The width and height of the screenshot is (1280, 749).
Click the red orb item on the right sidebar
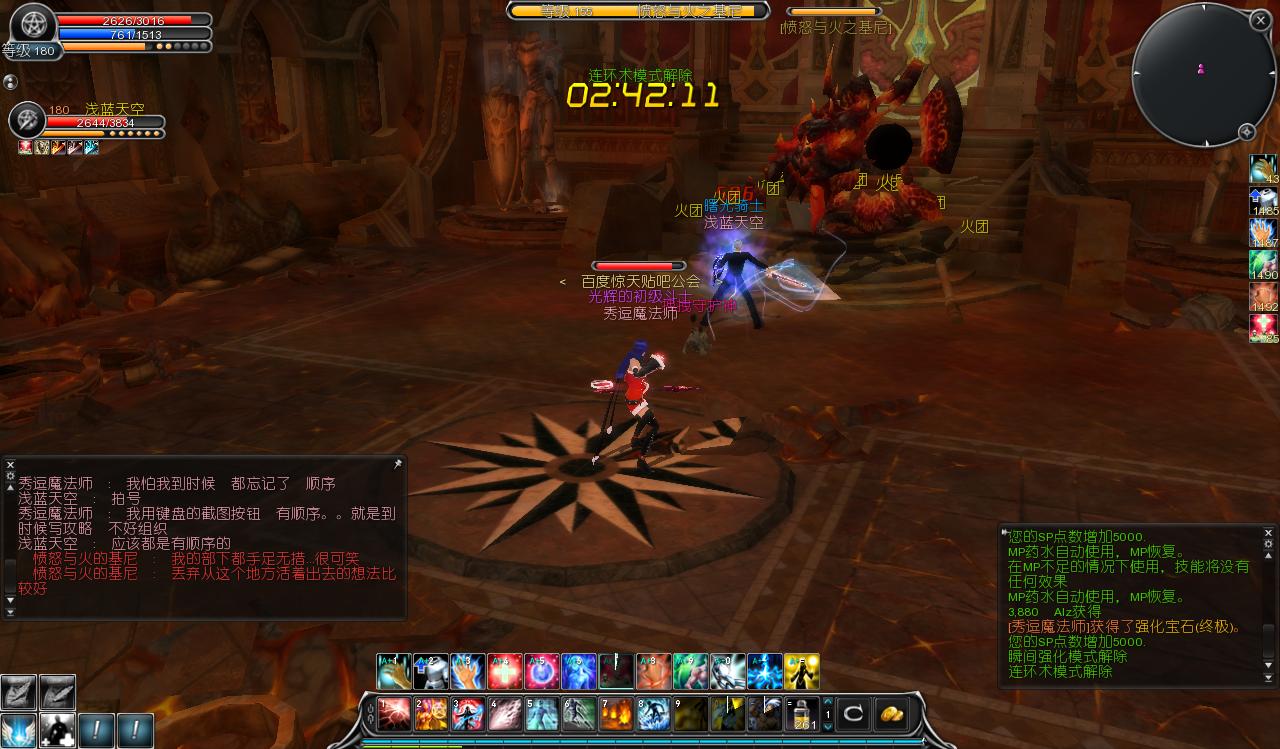[x=1263, y=328]
